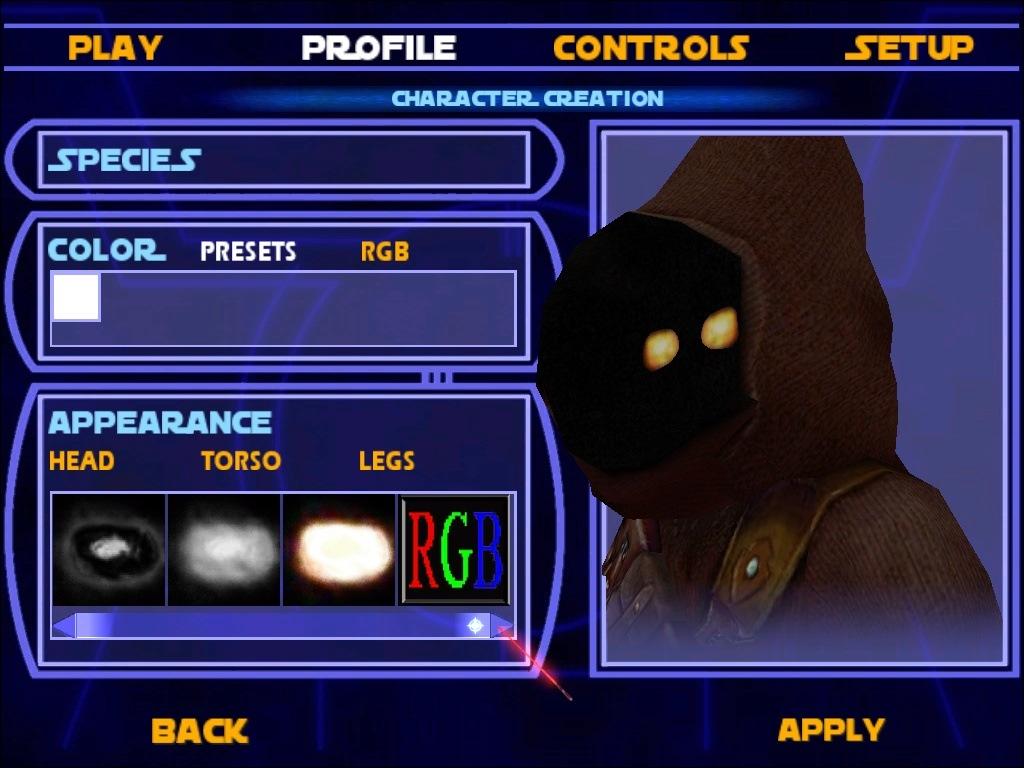The width and height of the screenshot is (1024, 768).
Task: Switch to the Profile tab
Action: pyautogui.click(x=379, y=48)
